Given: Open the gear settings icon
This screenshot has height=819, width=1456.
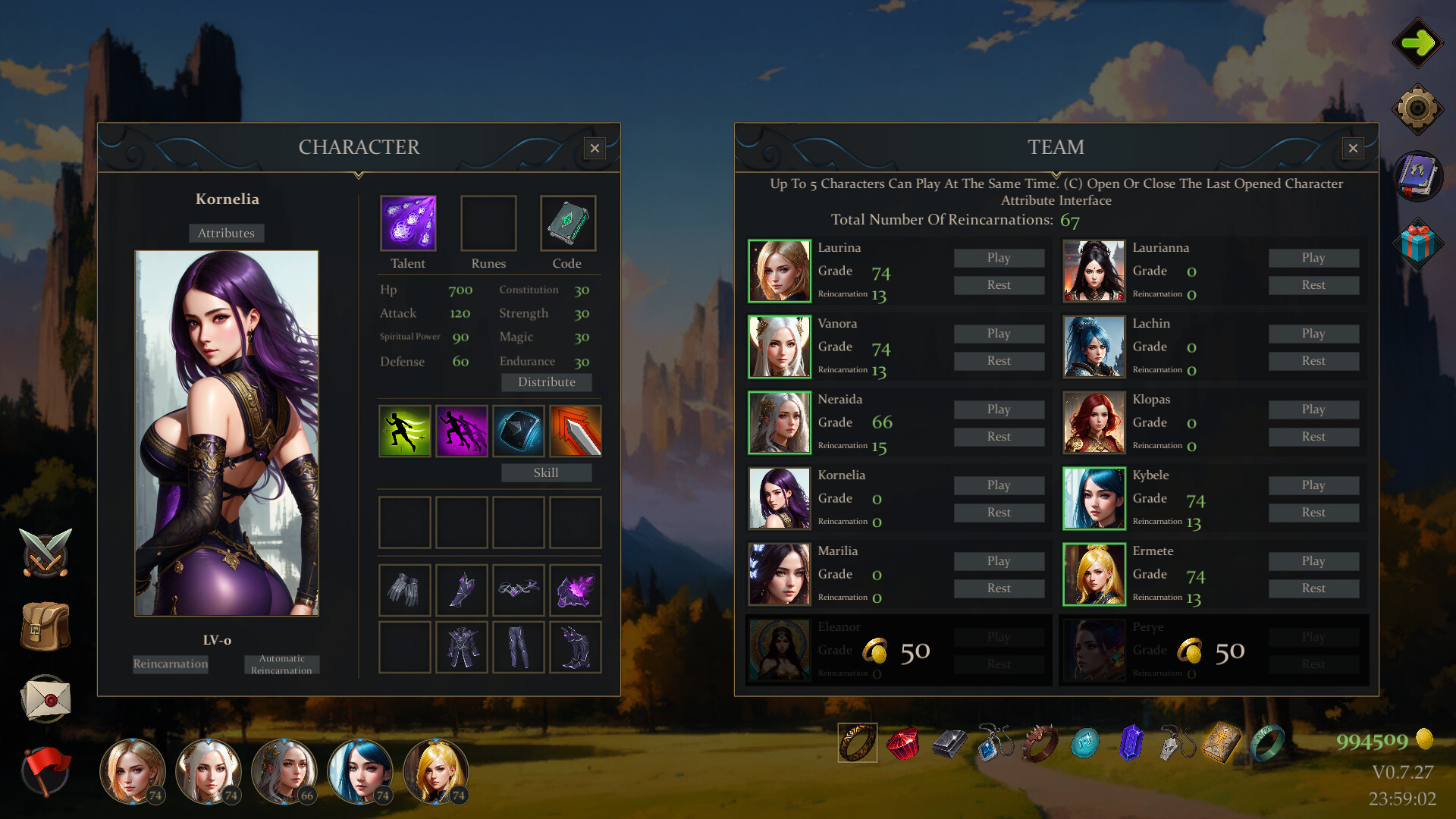Looking at the screenshot, I should 1420,108.
